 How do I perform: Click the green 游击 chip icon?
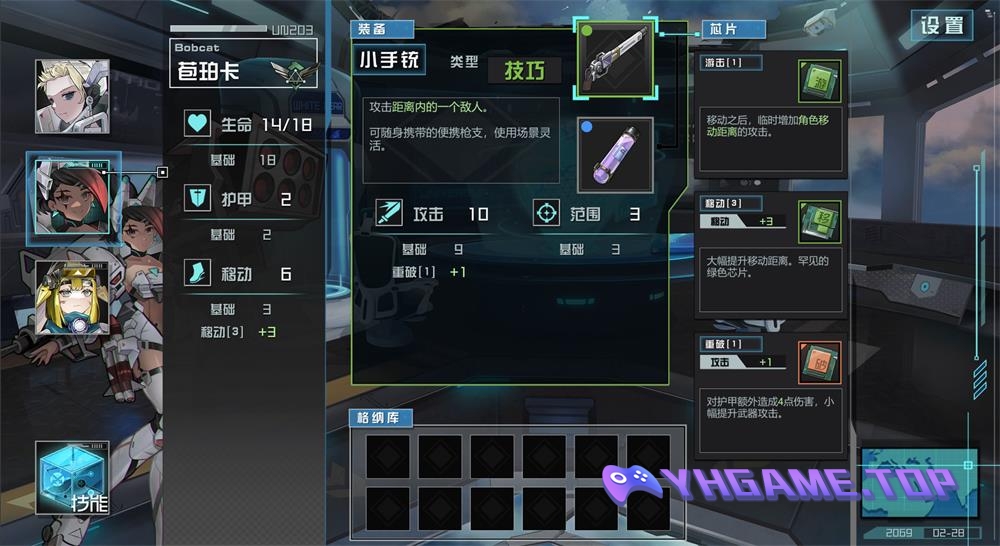[x=819, y=81]
